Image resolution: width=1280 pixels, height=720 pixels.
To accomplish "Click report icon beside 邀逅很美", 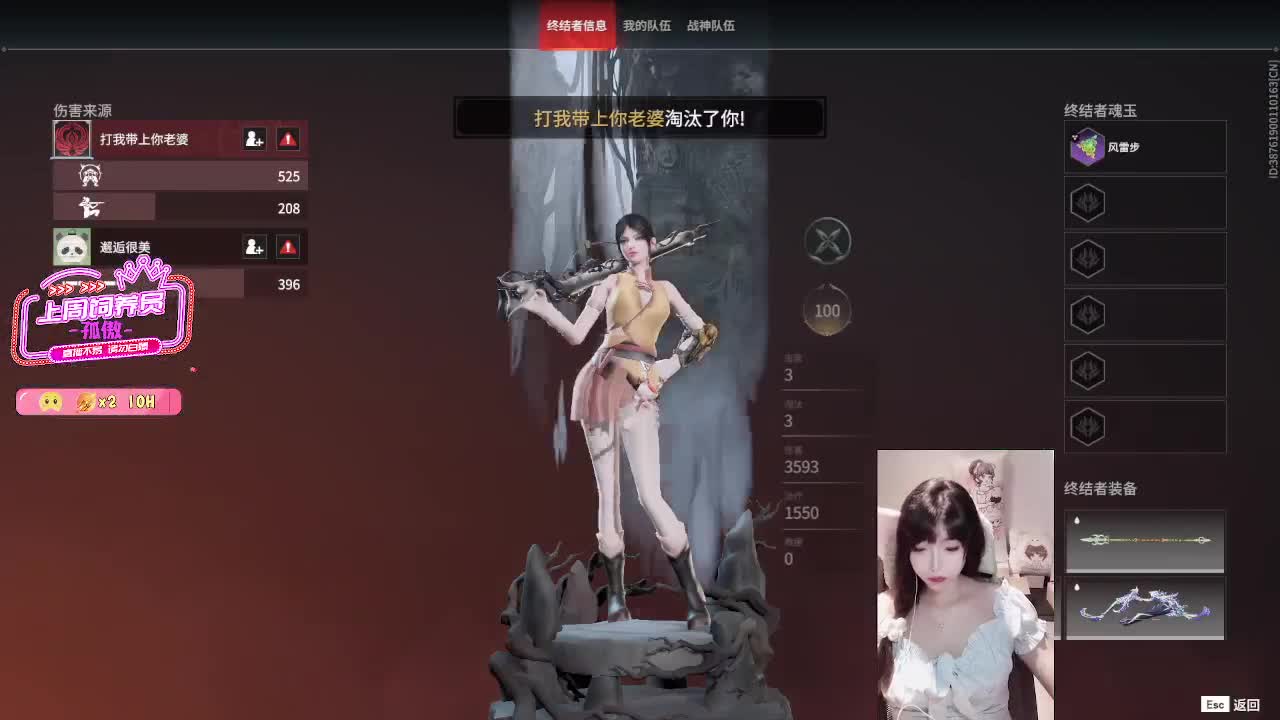I will click(x=287, y=247).
